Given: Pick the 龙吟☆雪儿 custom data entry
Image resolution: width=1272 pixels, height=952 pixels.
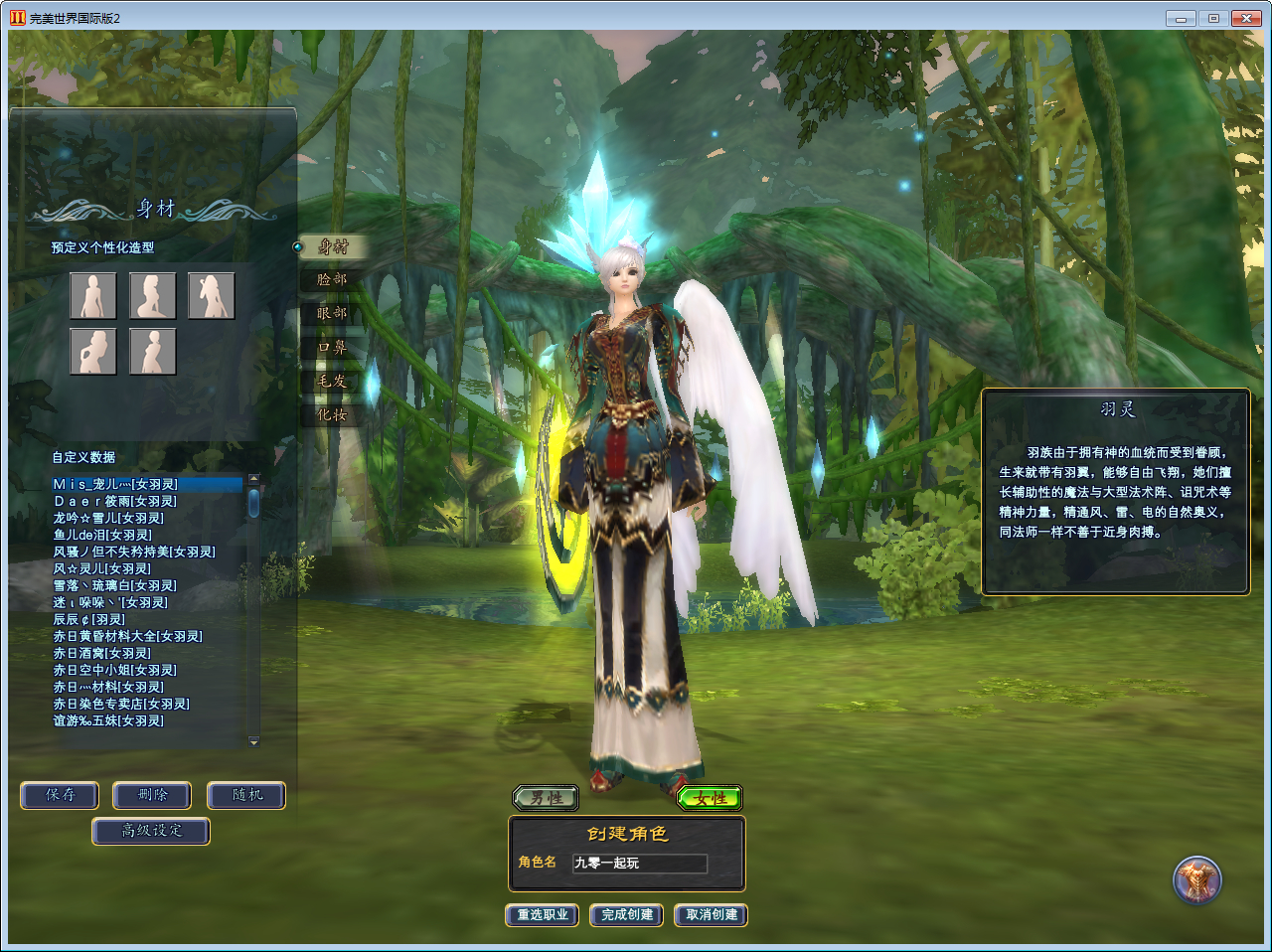Looking at the screenshot, I should [108, 519].
